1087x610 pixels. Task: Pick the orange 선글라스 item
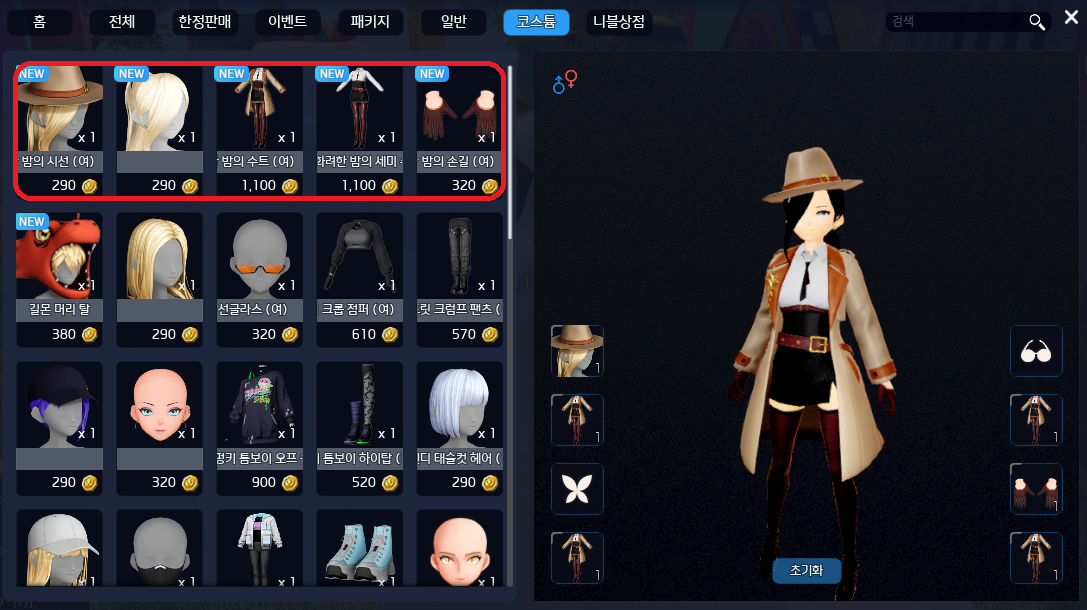tap(259, 279)
